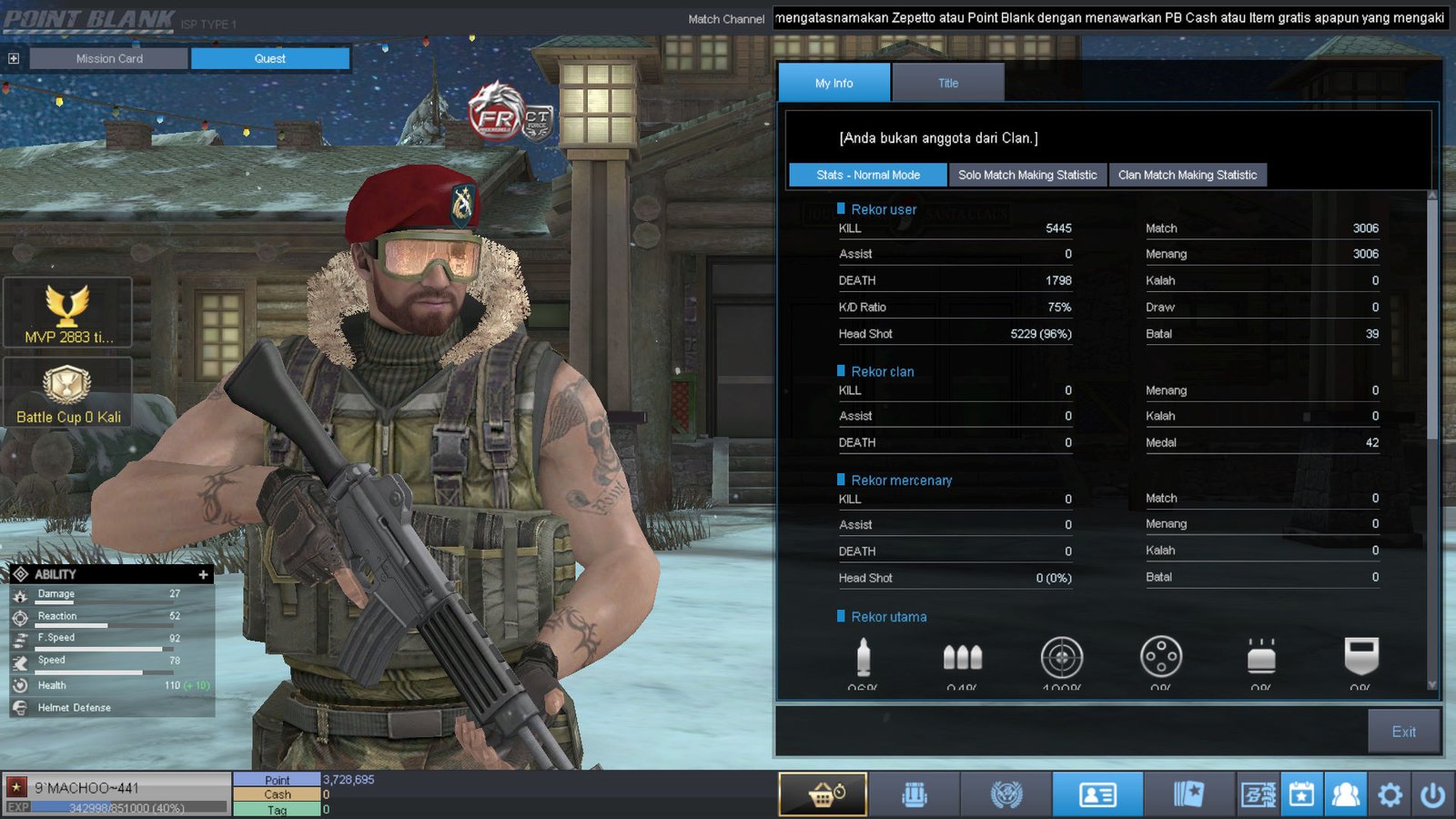Open Solo Match Making Statistic
The width and height of the screenshot is (1456, 819).
tap(1027, 175)
